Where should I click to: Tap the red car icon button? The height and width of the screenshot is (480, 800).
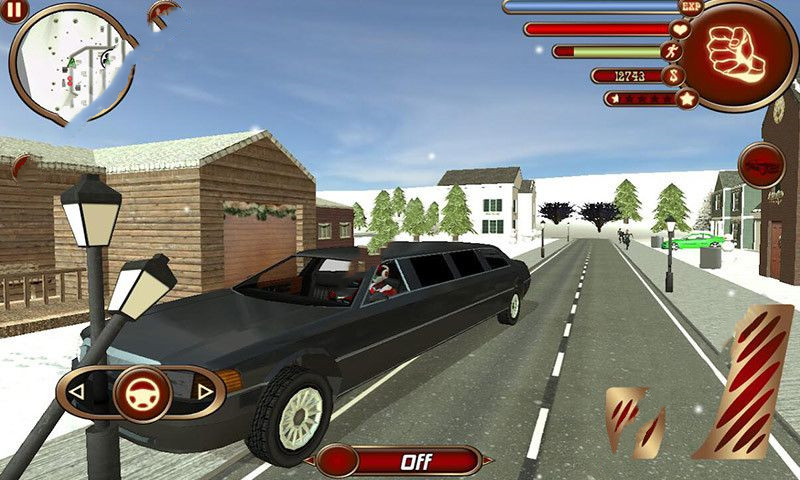click(761, 163)
